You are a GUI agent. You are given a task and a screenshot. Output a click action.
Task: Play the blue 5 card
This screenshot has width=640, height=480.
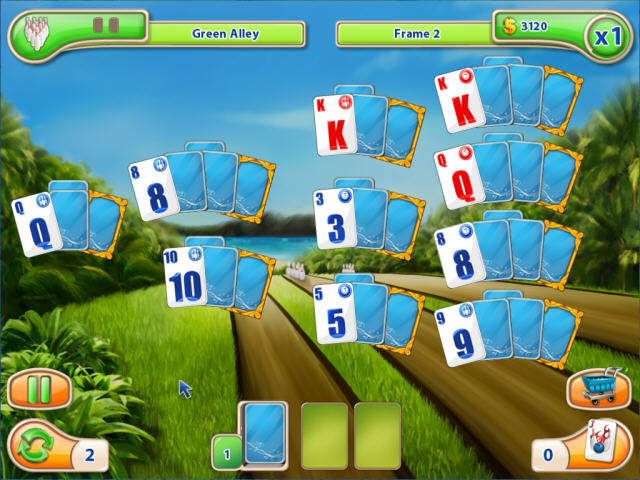334,313
